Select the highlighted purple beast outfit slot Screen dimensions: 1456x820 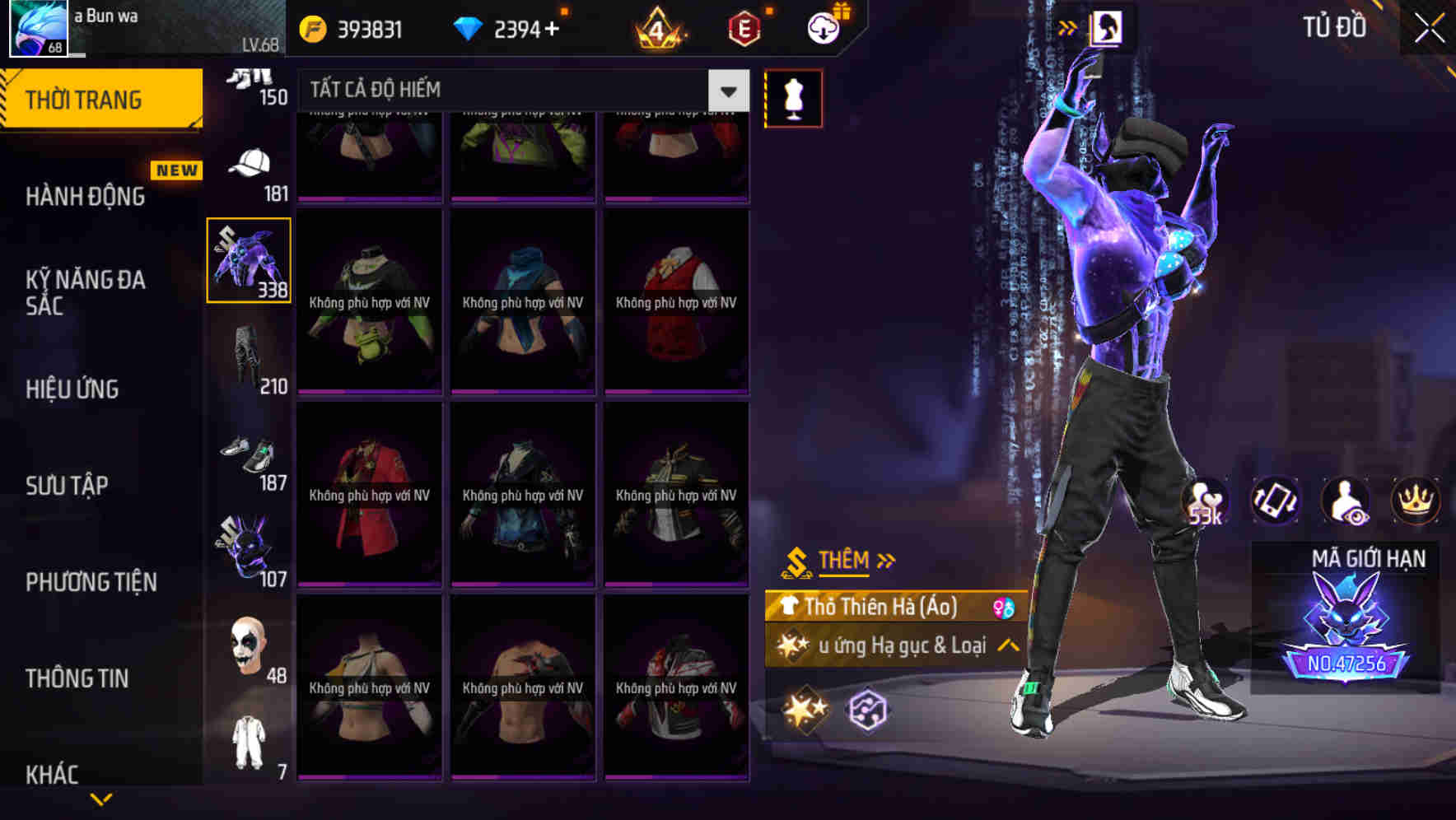tap(248, 259)
